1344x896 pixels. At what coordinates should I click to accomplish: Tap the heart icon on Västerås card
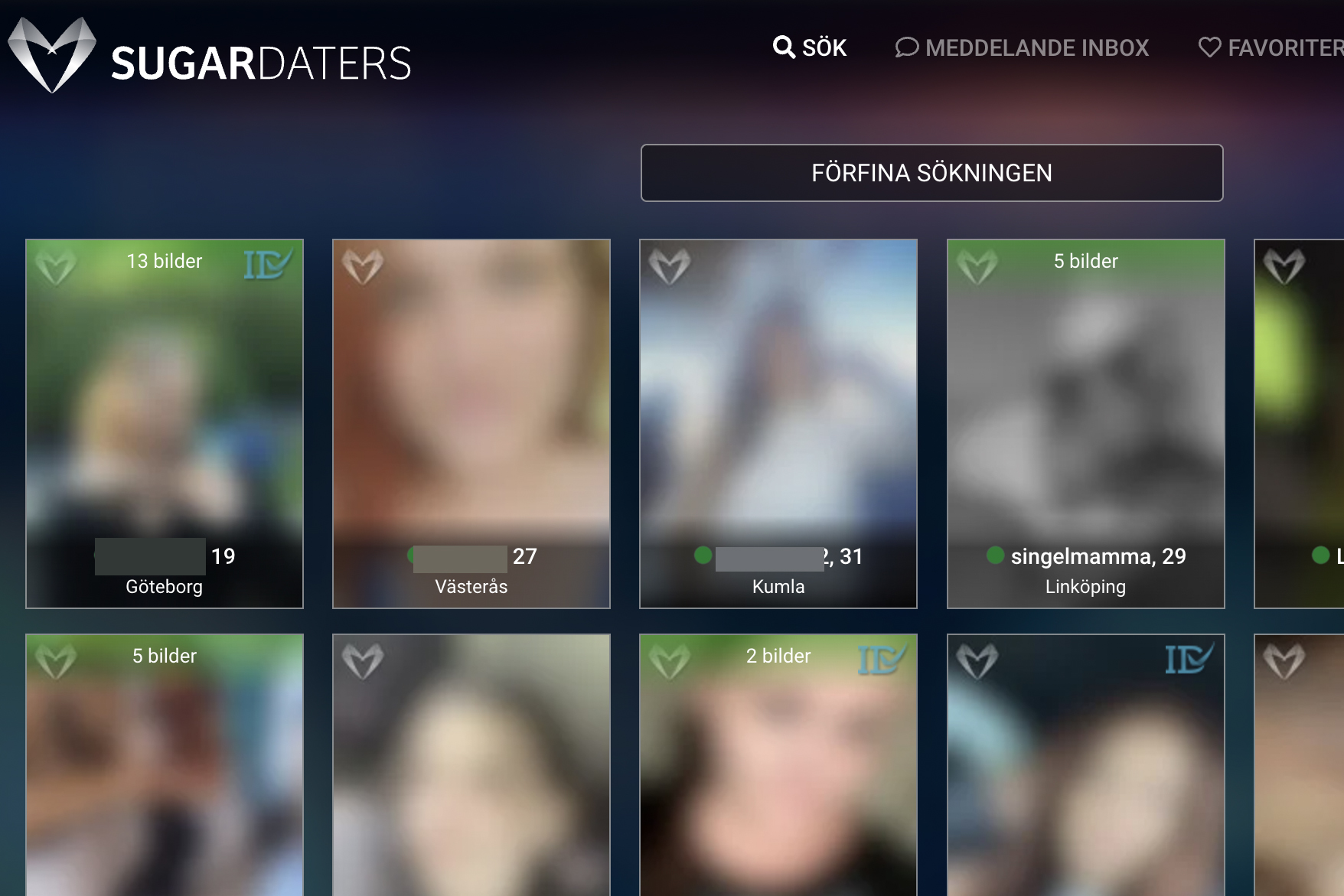point(363,266)
